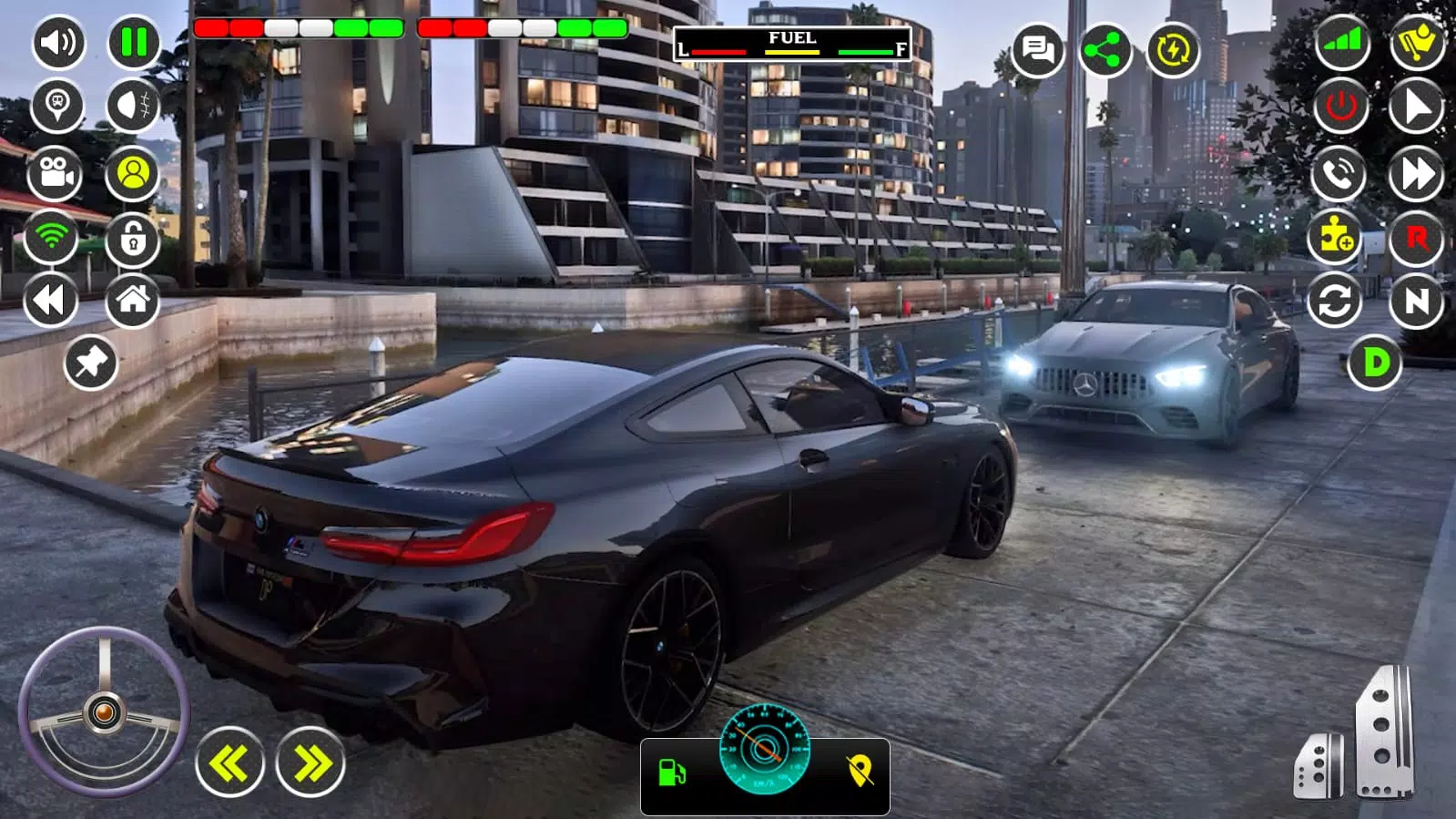This screenshot has height=819, width=1456.
Task: Shift to Neutral gear N
Action: (x=1416, y=301)
